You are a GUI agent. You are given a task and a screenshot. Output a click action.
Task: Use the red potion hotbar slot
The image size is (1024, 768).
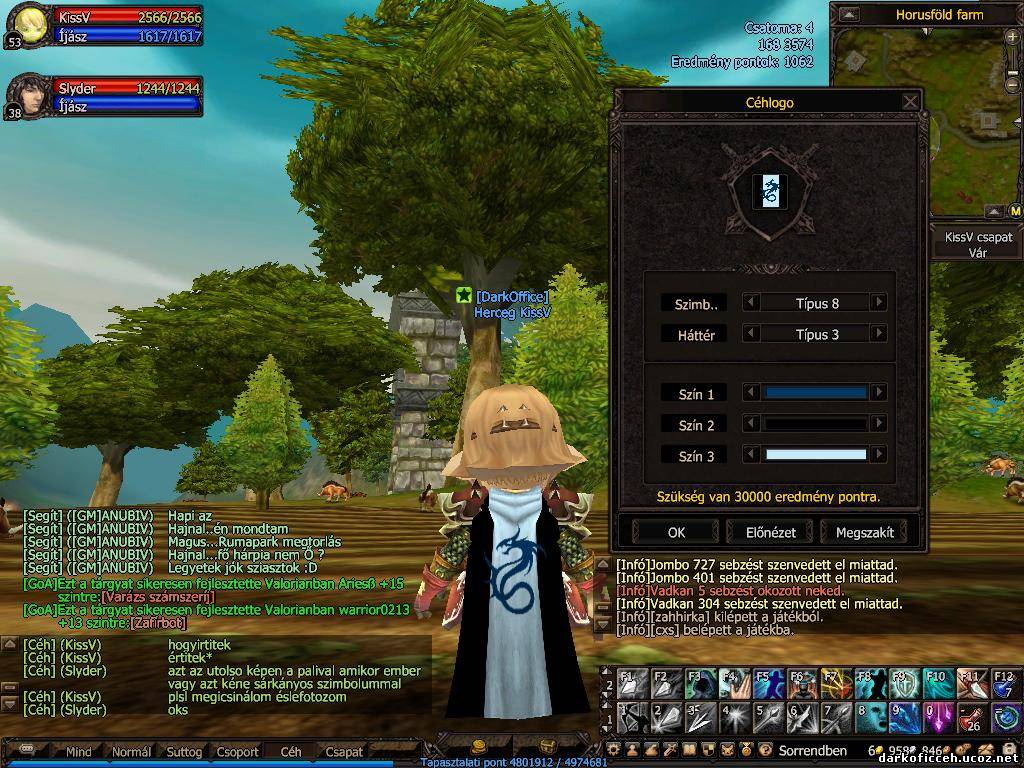pos(972,718)
